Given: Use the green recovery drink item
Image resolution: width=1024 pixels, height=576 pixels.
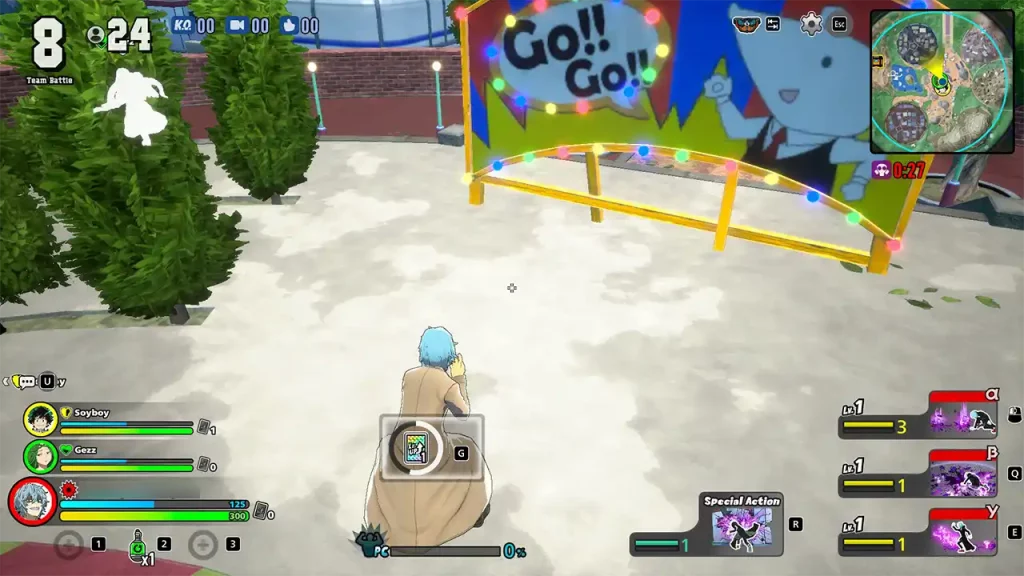Looking at the screenshot, I should pyautogui.click(x=137, y=544).
